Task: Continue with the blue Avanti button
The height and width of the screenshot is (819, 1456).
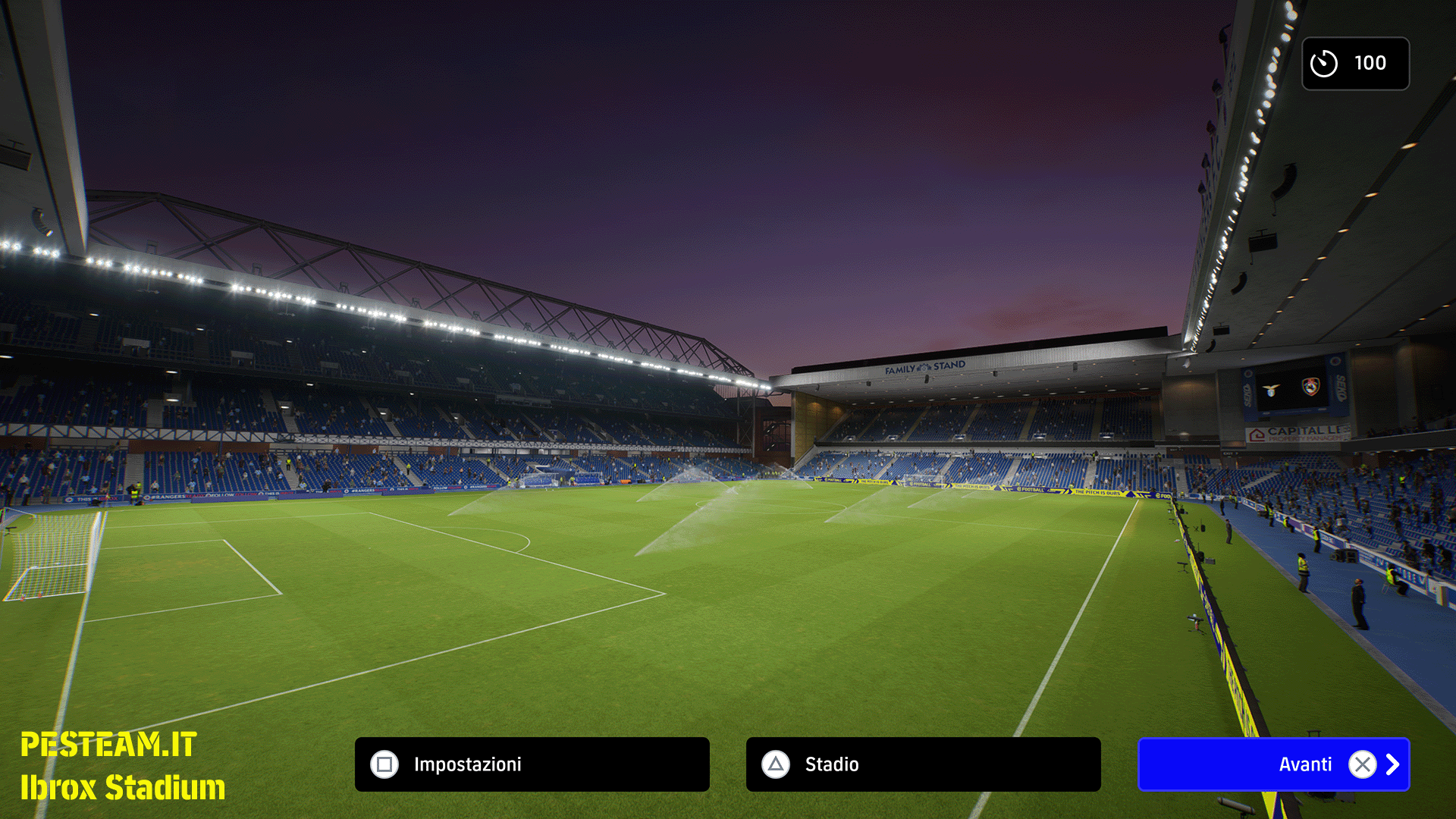Action: tap(1273, 764)
